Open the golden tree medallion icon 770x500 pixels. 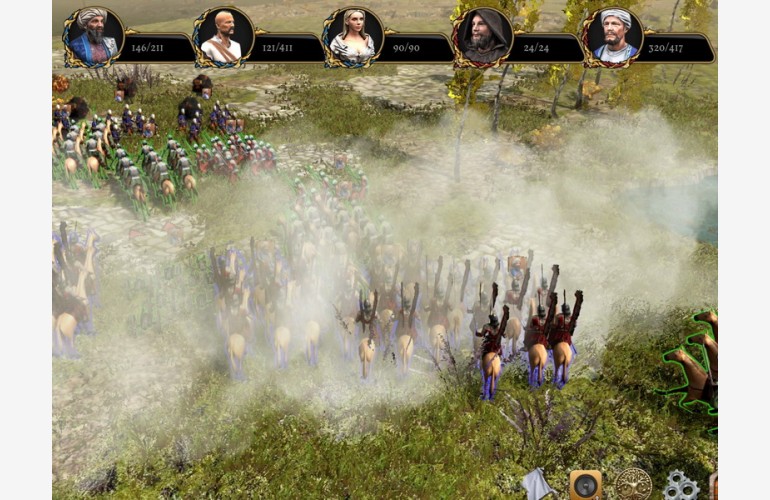pos(633,484)
